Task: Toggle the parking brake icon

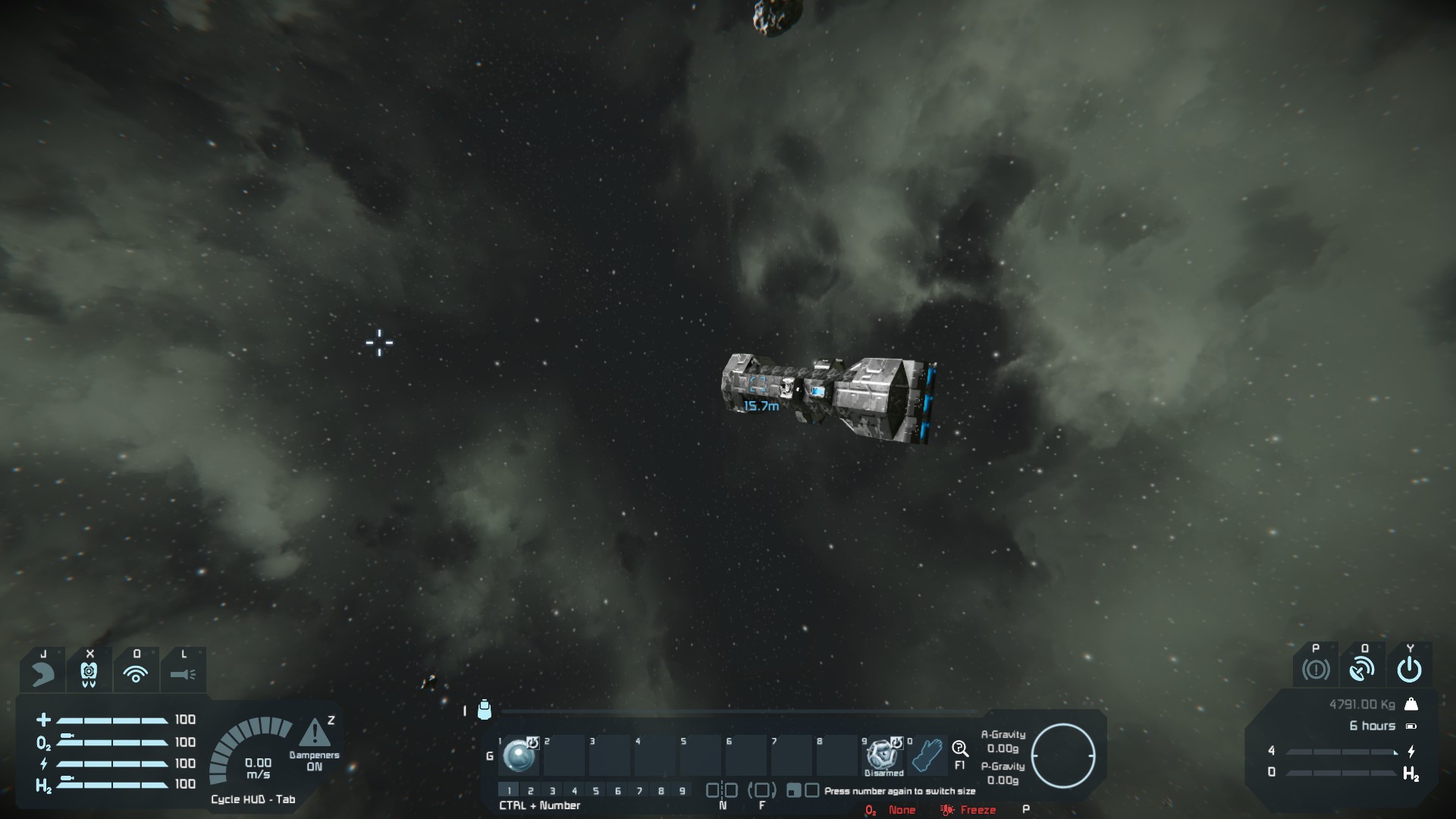Action: pos(1316,670)
